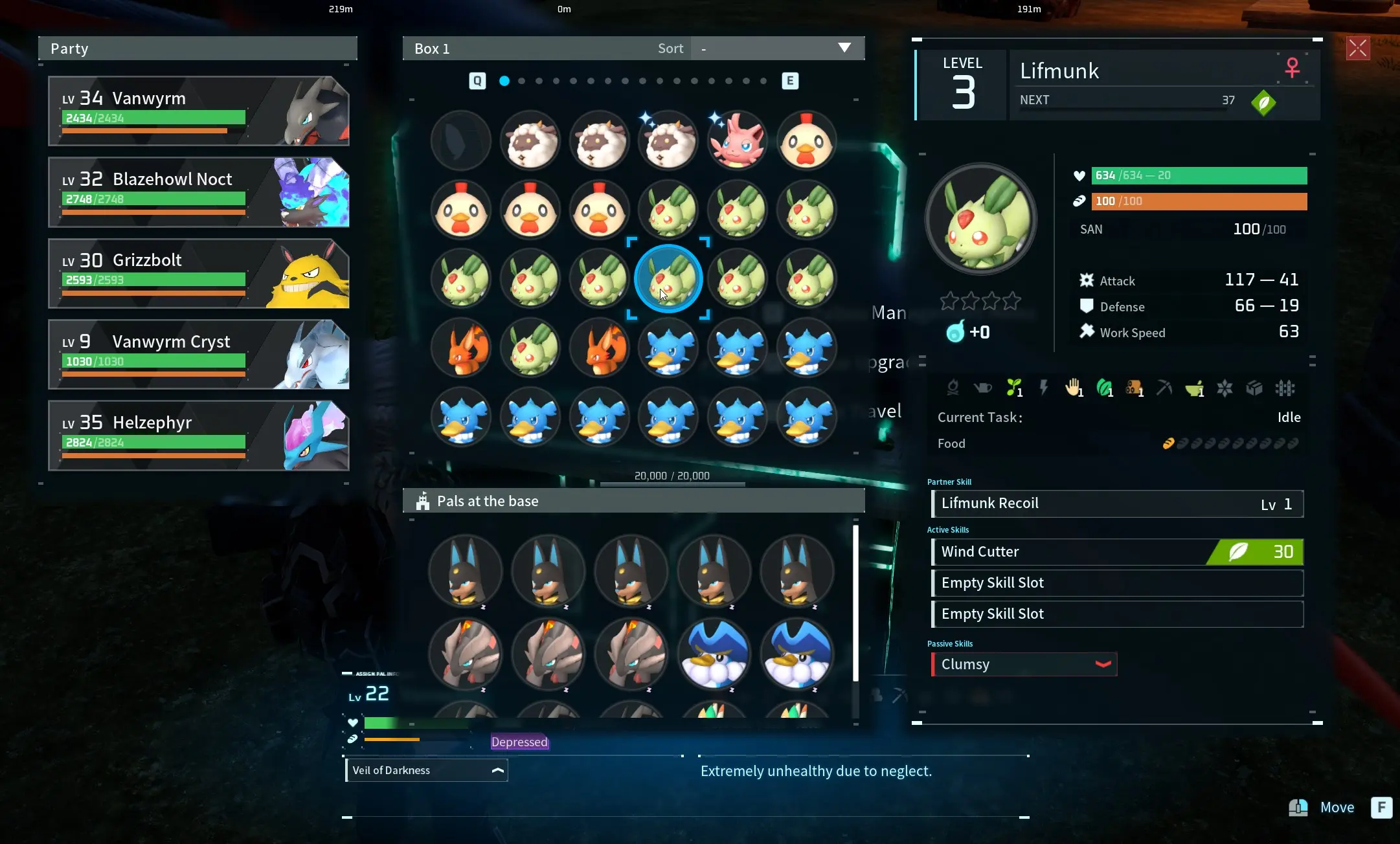Viewport: 1400px width, 844px height.
Task: Select the pink Cattiva-like pal slot
Action: click(738, 140)
